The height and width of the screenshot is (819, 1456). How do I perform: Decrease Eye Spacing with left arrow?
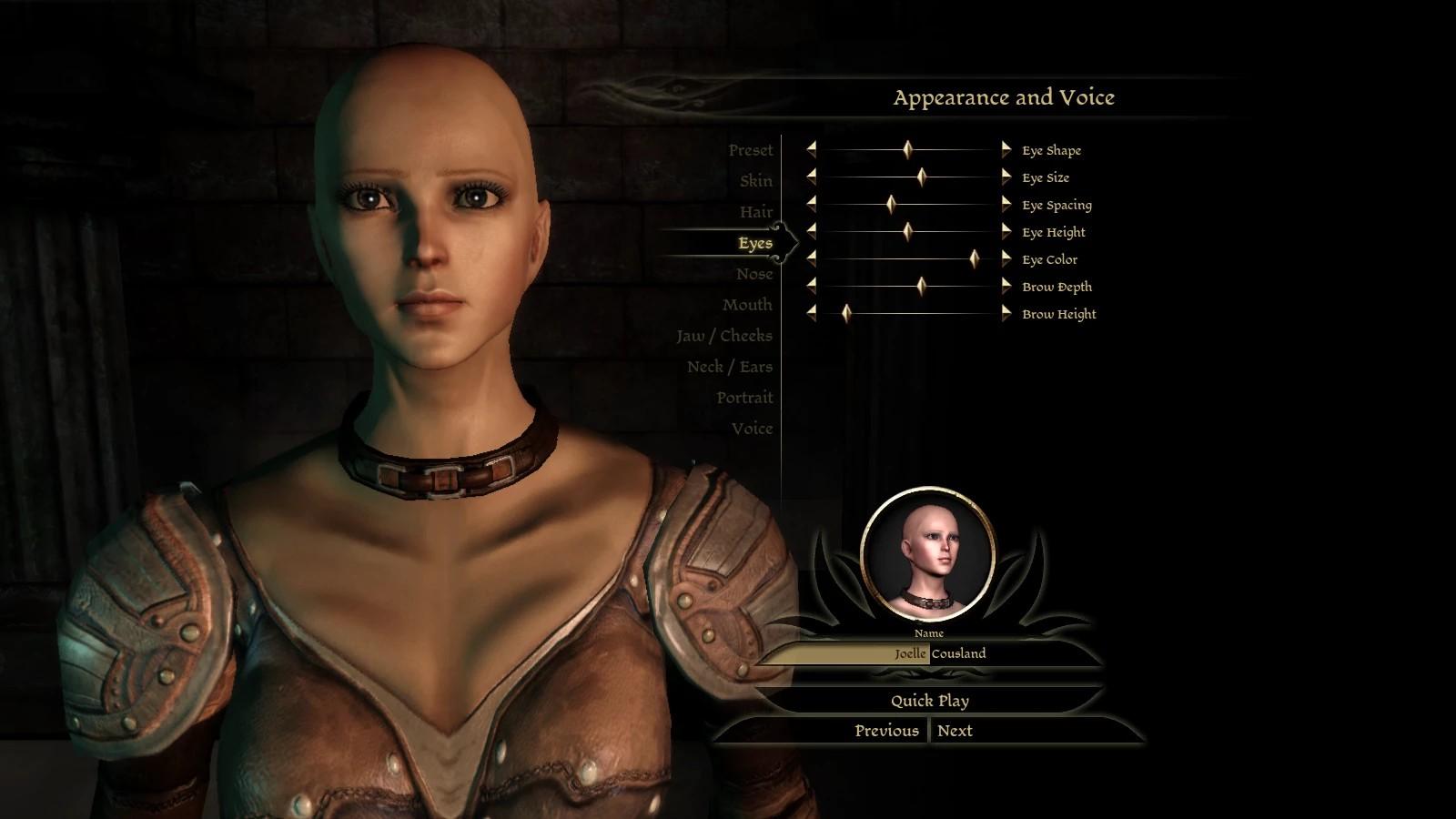pos(811,204)
